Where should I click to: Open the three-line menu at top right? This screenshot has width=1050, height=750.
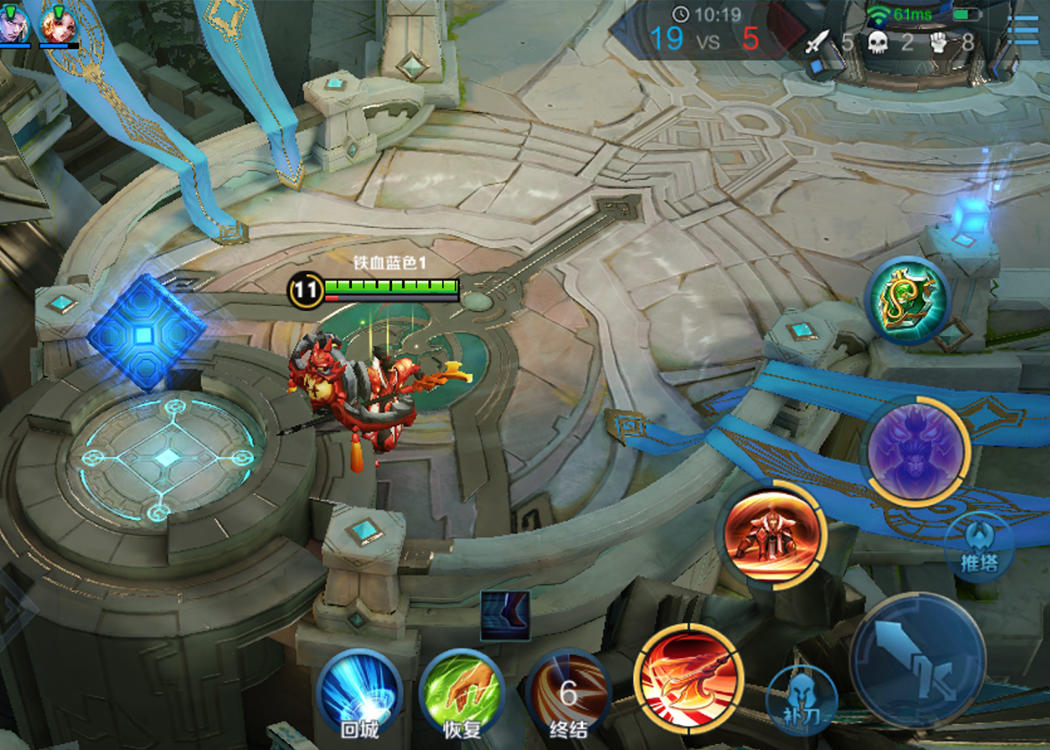[1024, 30]
